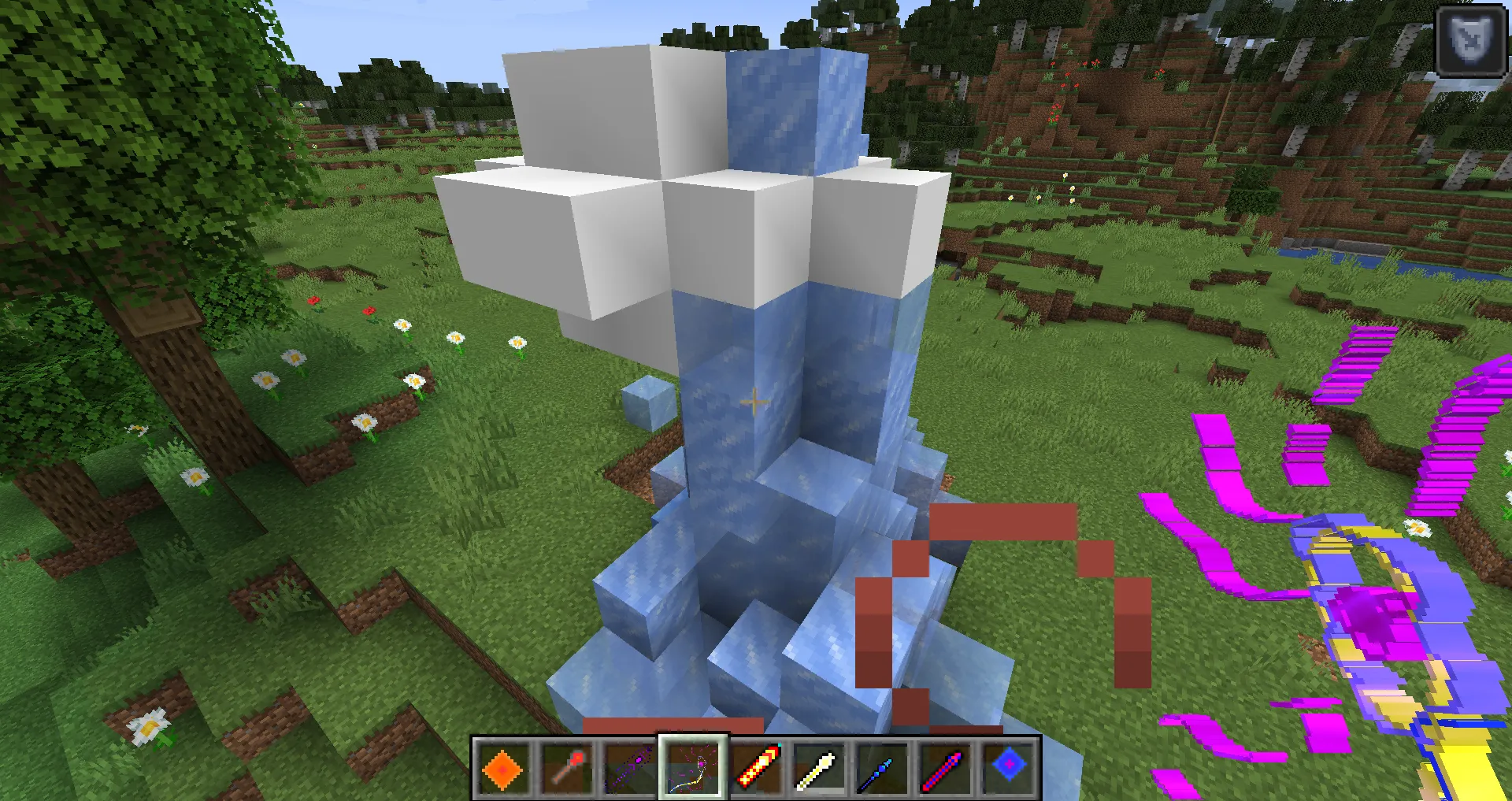Click the crosshair on the ice pillar

pyautogui.click(x=754, y=403)
